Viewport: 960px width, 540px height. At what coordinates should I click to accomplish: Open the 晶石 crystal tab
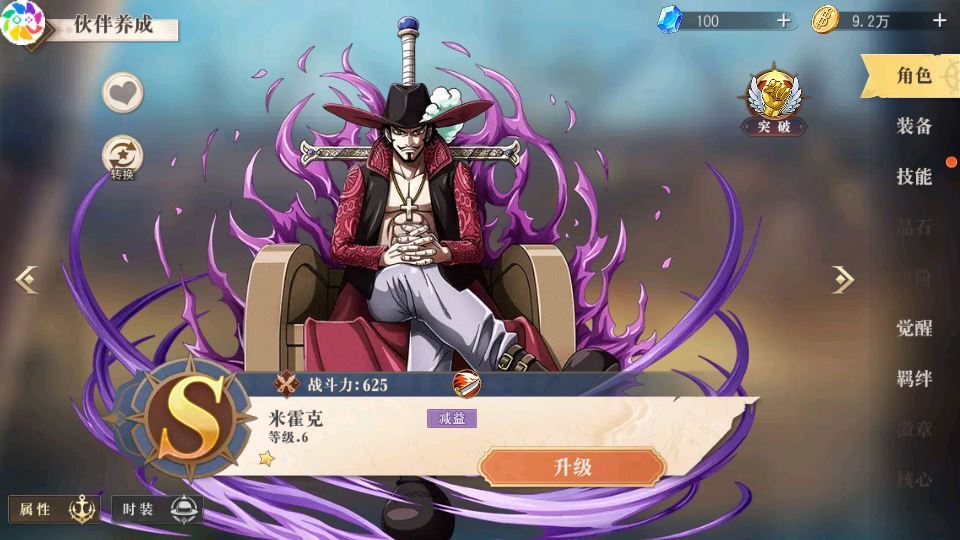[x=913, y=227]
